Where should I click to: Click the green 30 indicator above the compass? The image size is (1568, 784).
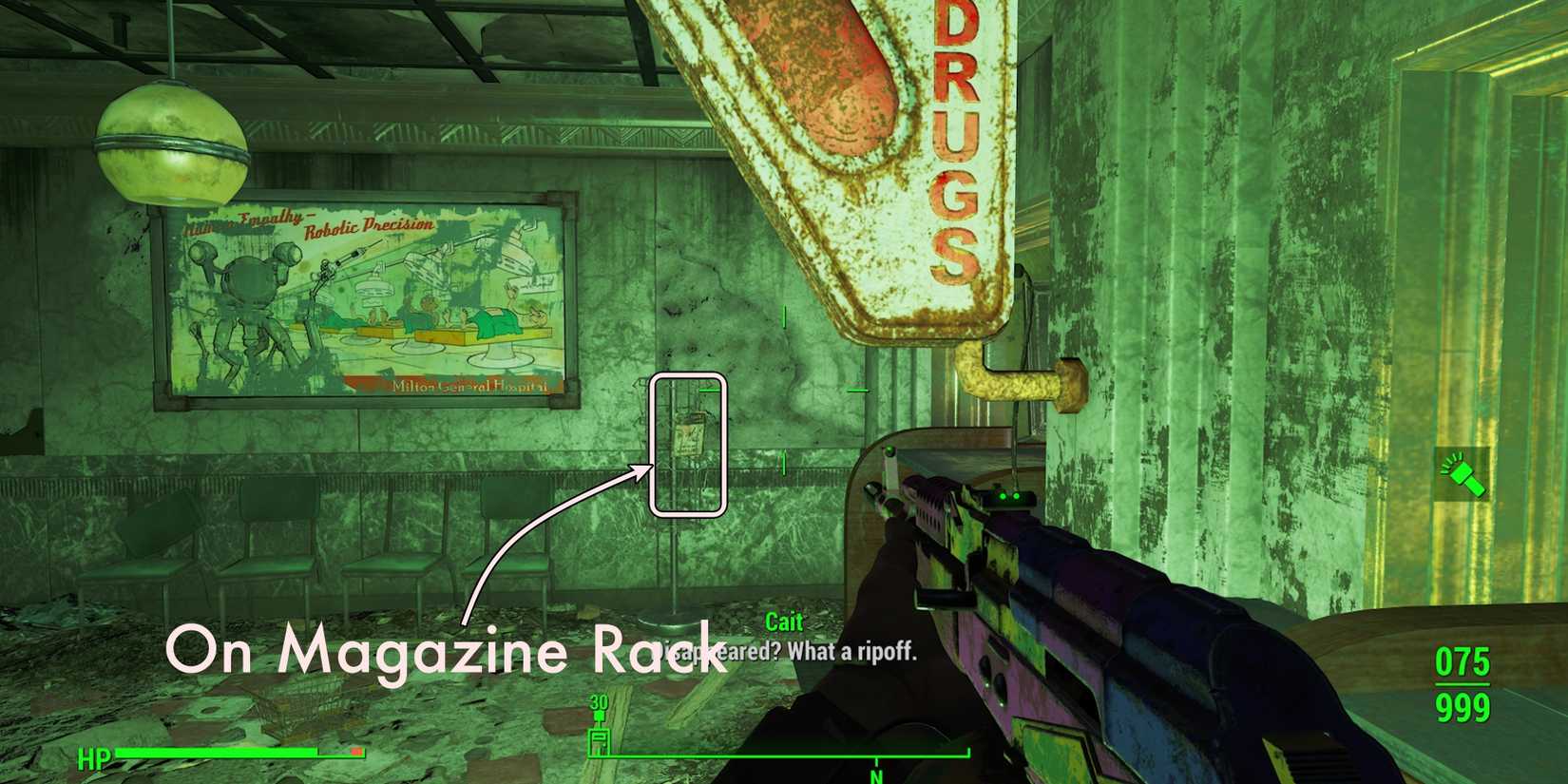pos(599,703)
